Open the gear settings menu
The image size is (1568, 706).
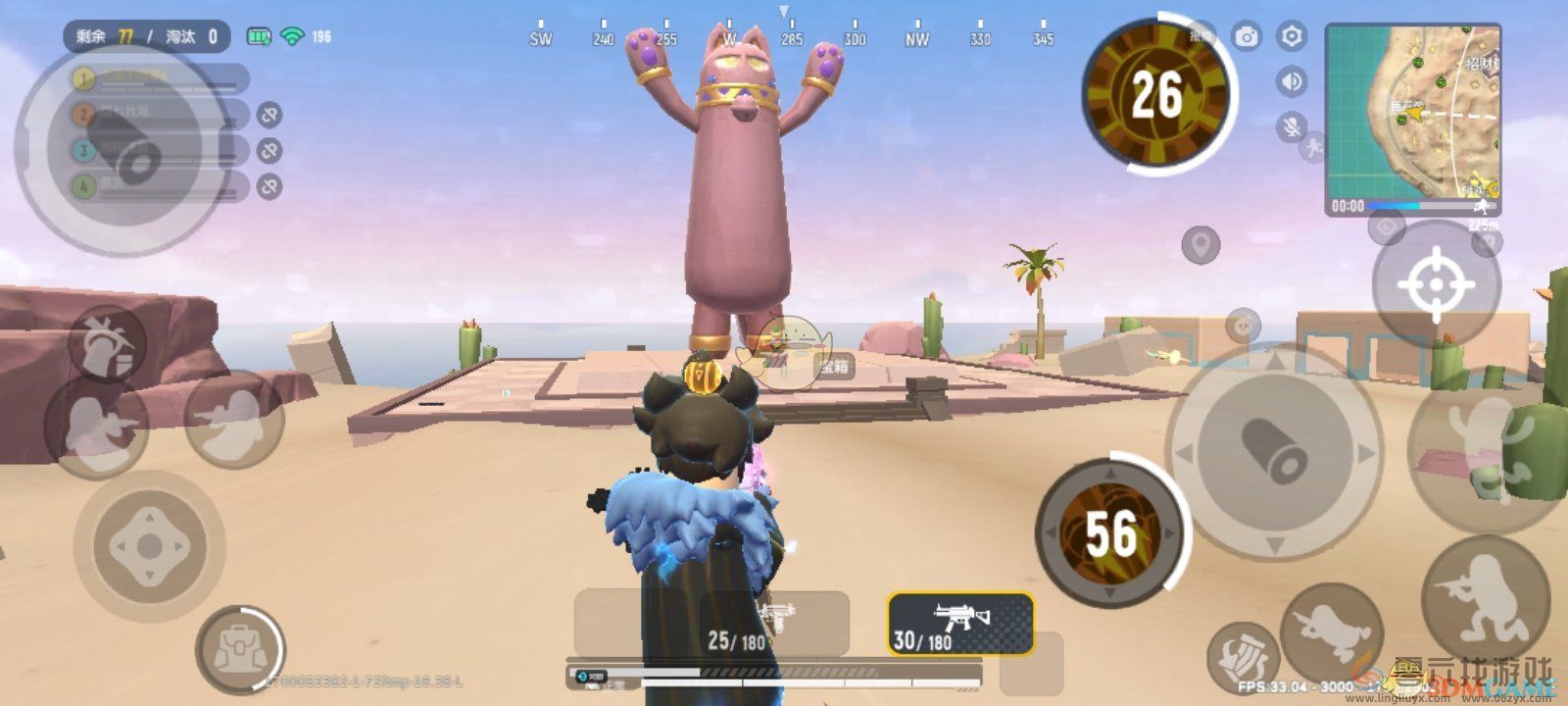[1292, 37]
